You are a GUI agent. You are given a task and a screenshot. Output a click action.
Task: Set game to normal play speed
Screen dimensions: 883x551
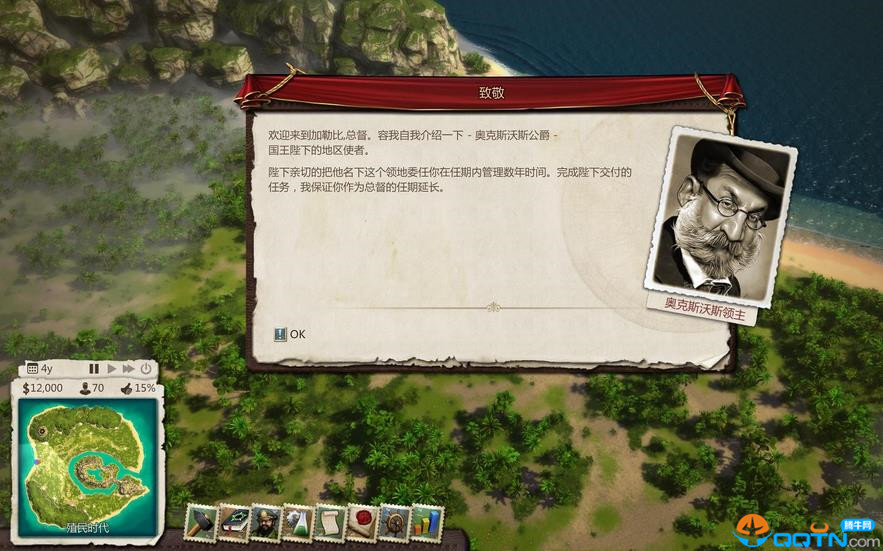click(112, 369)
